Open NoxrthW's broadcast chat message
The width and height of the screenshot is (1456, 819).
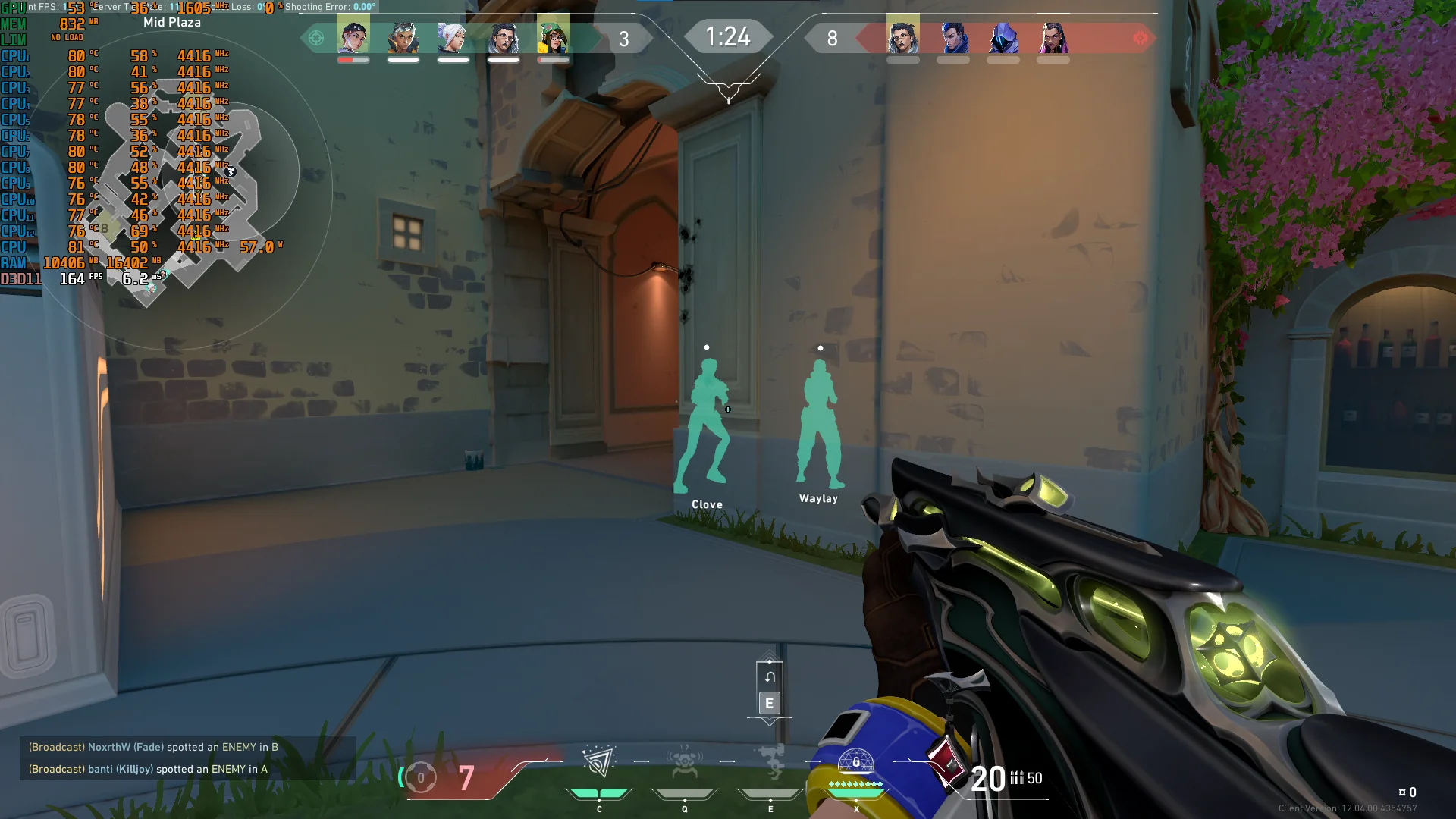click(153, 747)
